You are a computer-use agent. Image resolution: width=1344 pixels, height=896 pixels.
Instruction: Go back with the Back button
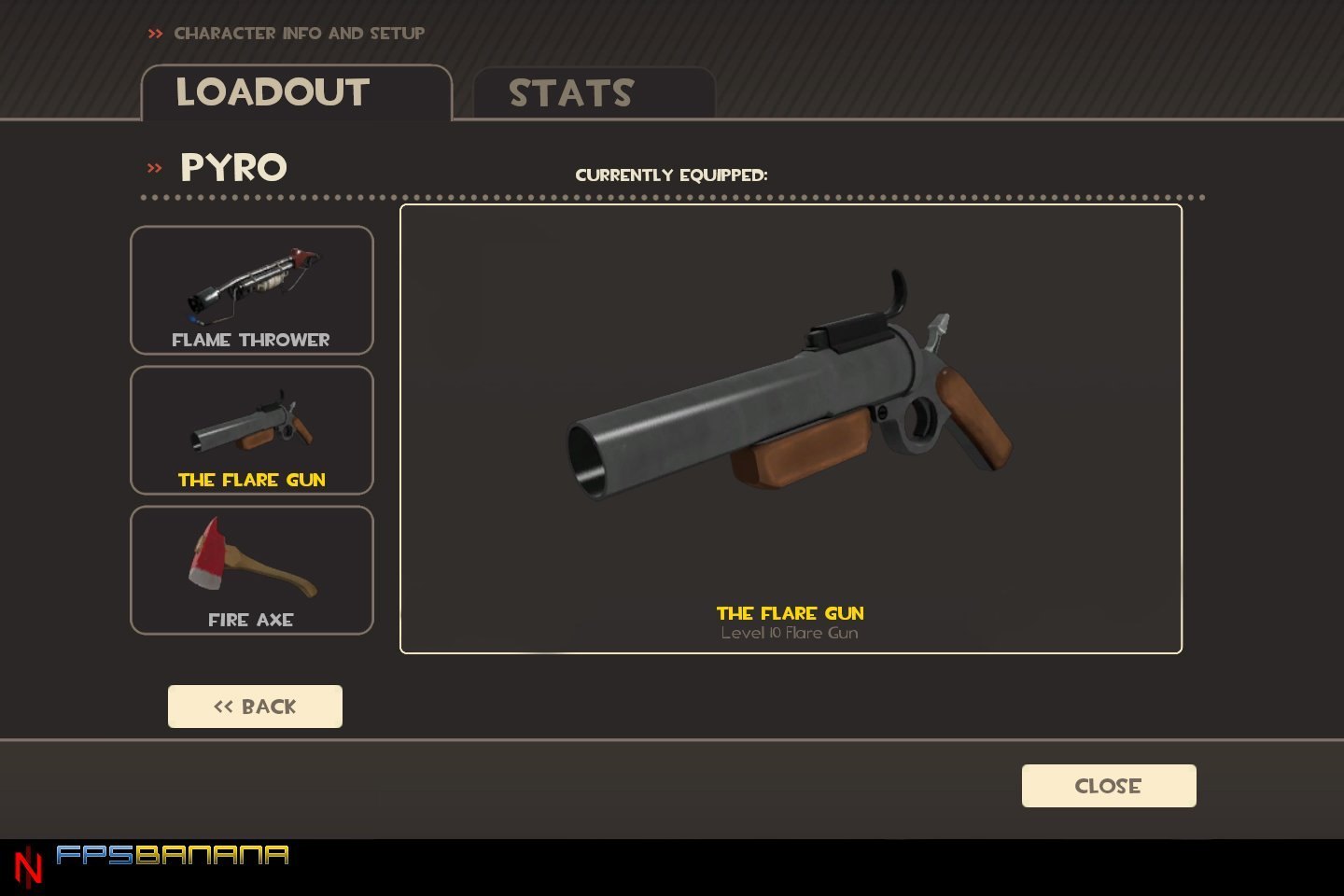[x=255, y=707]
